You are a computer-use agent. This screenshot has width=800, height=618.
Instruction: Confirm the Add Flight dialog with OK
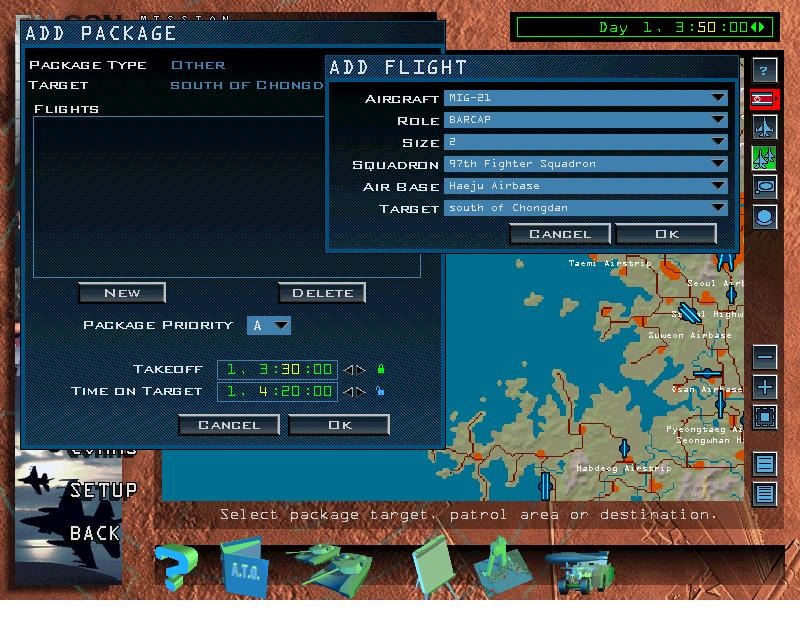pos(666,234)
